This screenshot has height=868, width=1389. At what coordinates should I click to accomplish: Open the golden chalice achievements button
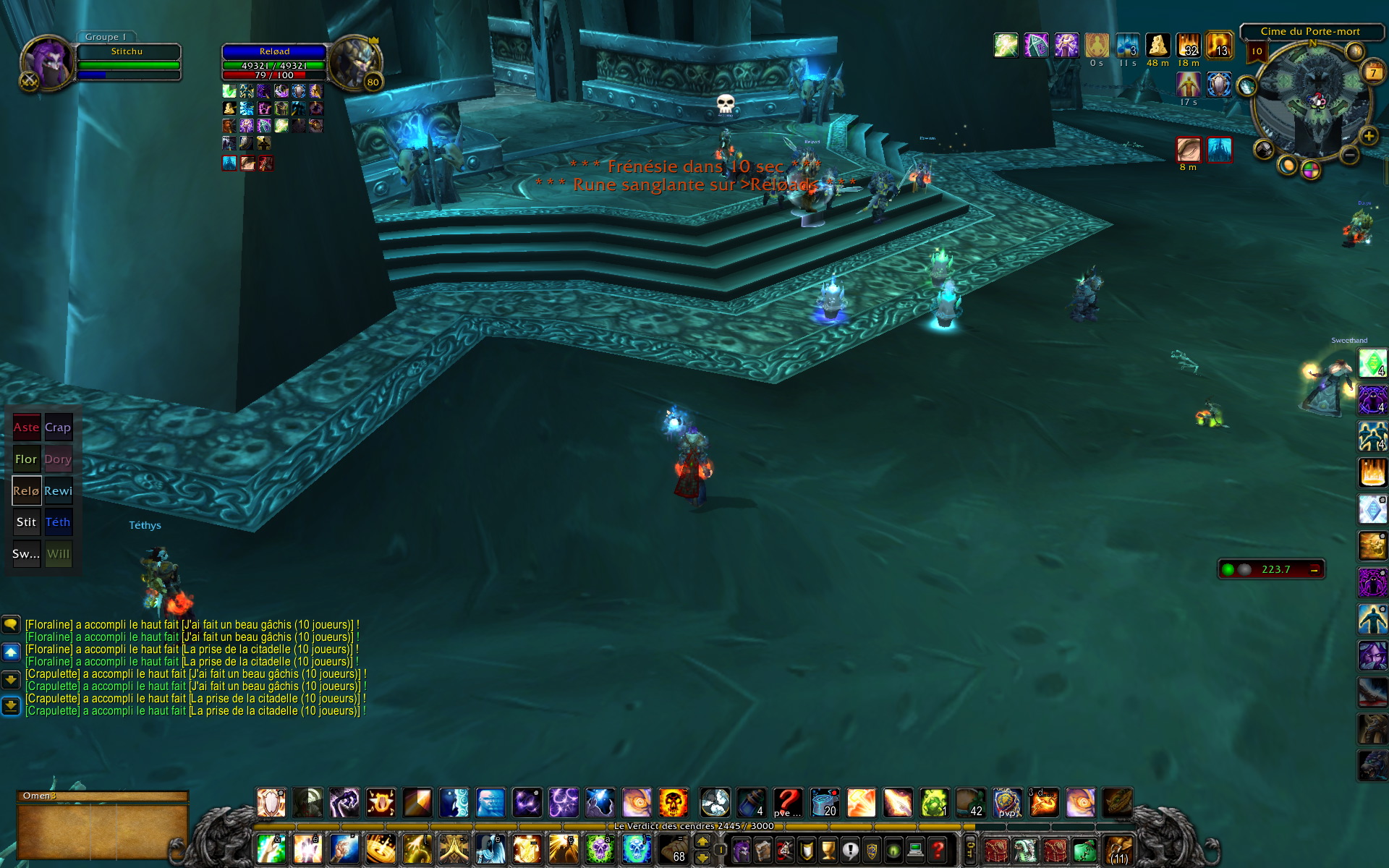[828, 849]
